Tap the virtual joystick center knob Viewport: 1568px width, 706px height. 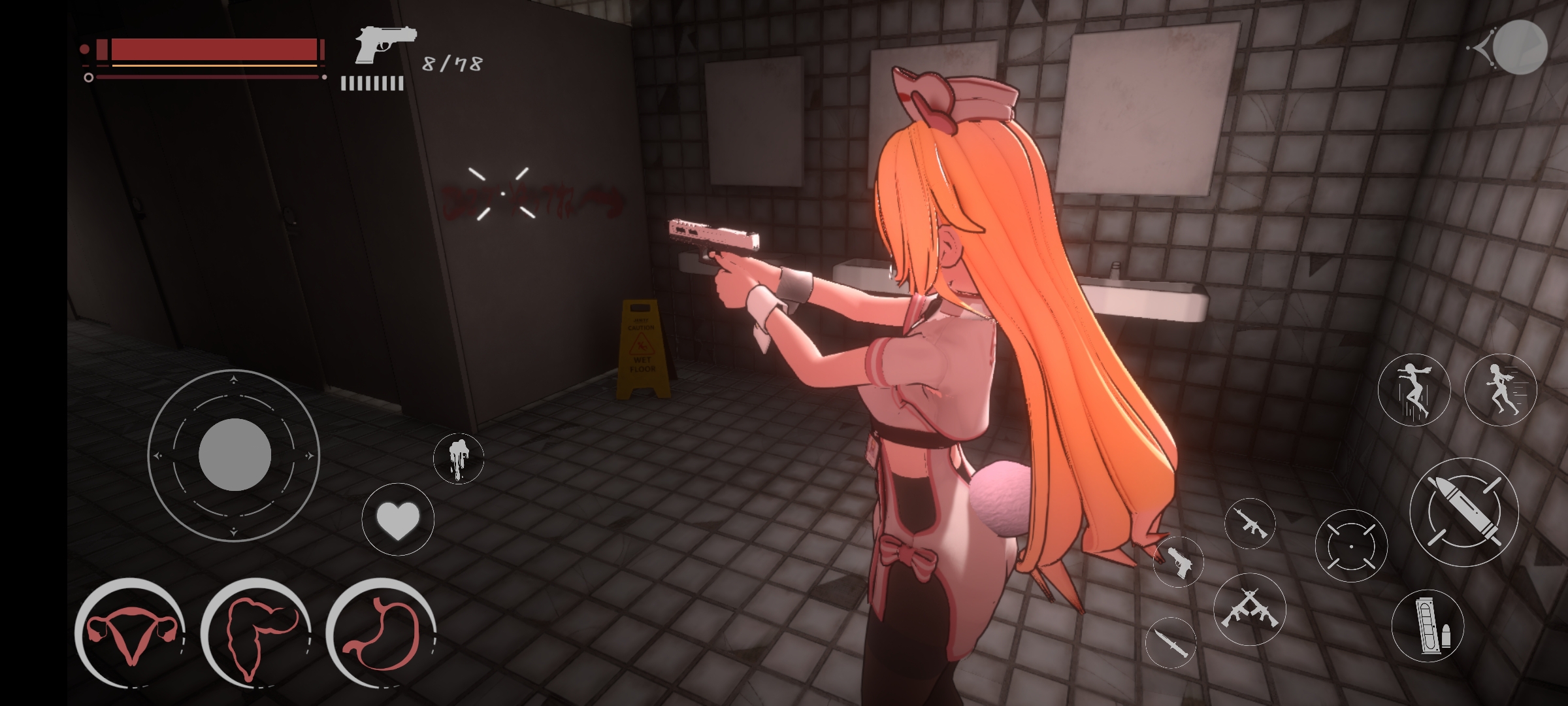point(235,455)
